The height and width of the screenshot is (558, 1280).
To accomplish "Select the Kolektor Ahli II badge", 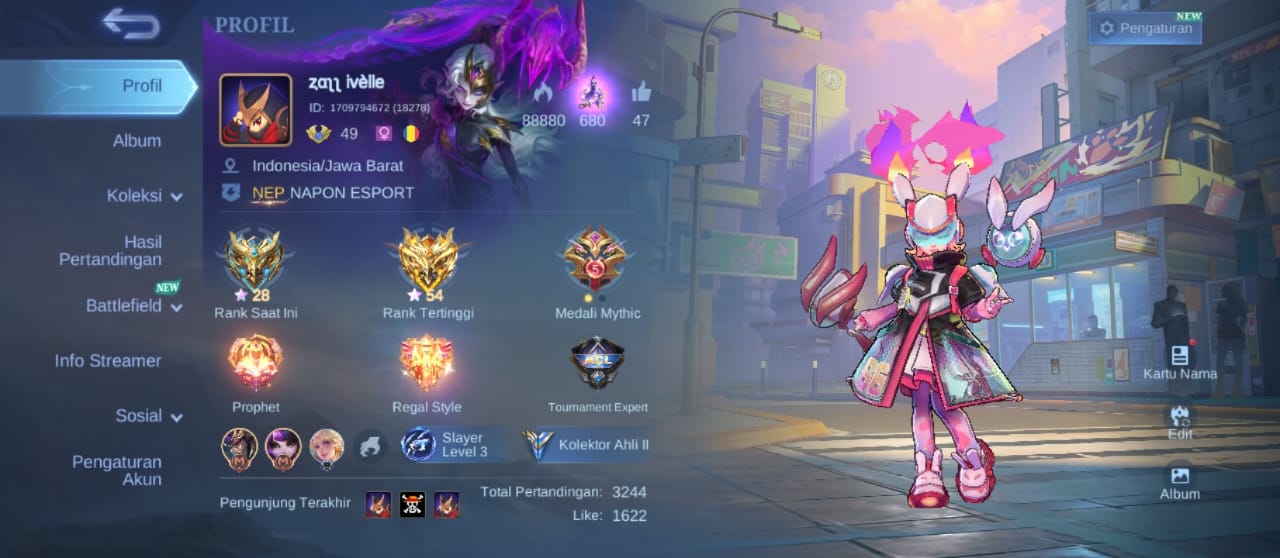I will 587,445.
